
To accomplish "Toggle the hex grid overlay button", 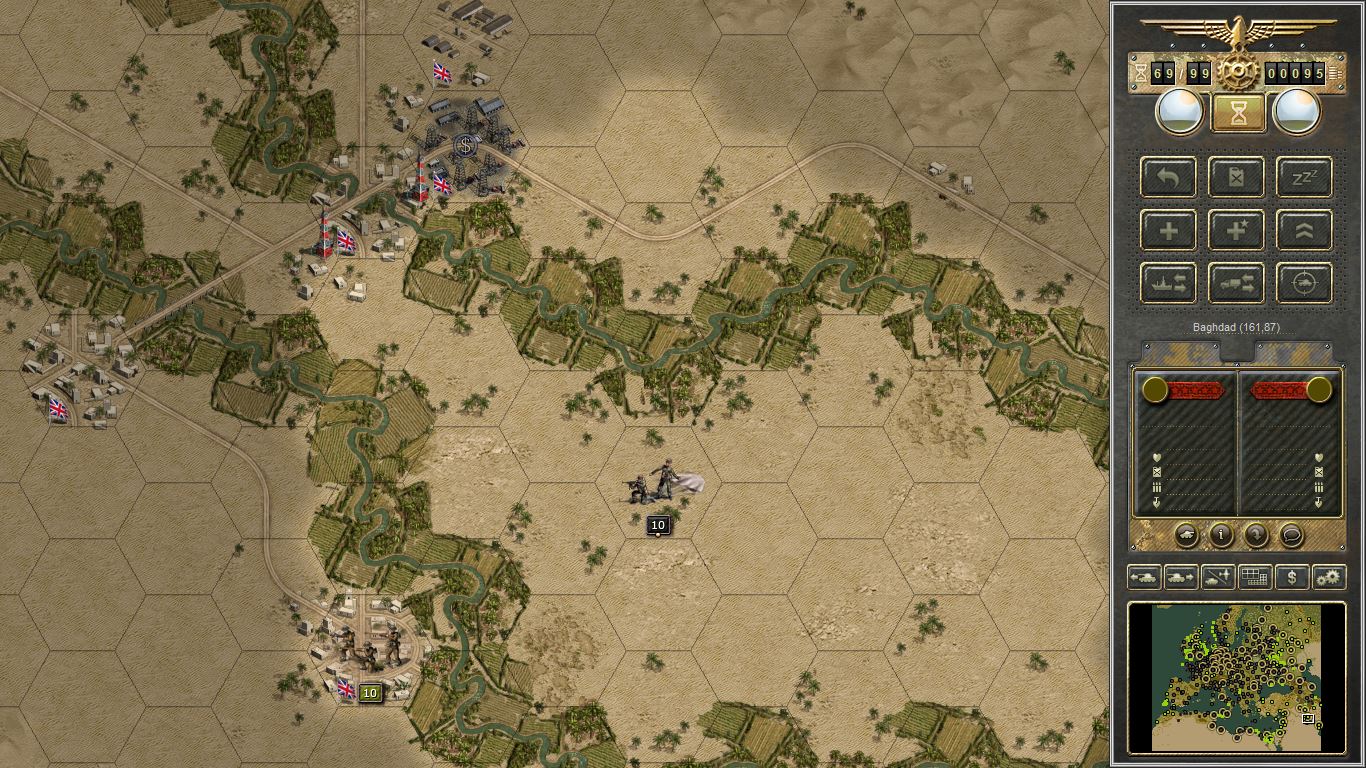I will pos(1254,577).
